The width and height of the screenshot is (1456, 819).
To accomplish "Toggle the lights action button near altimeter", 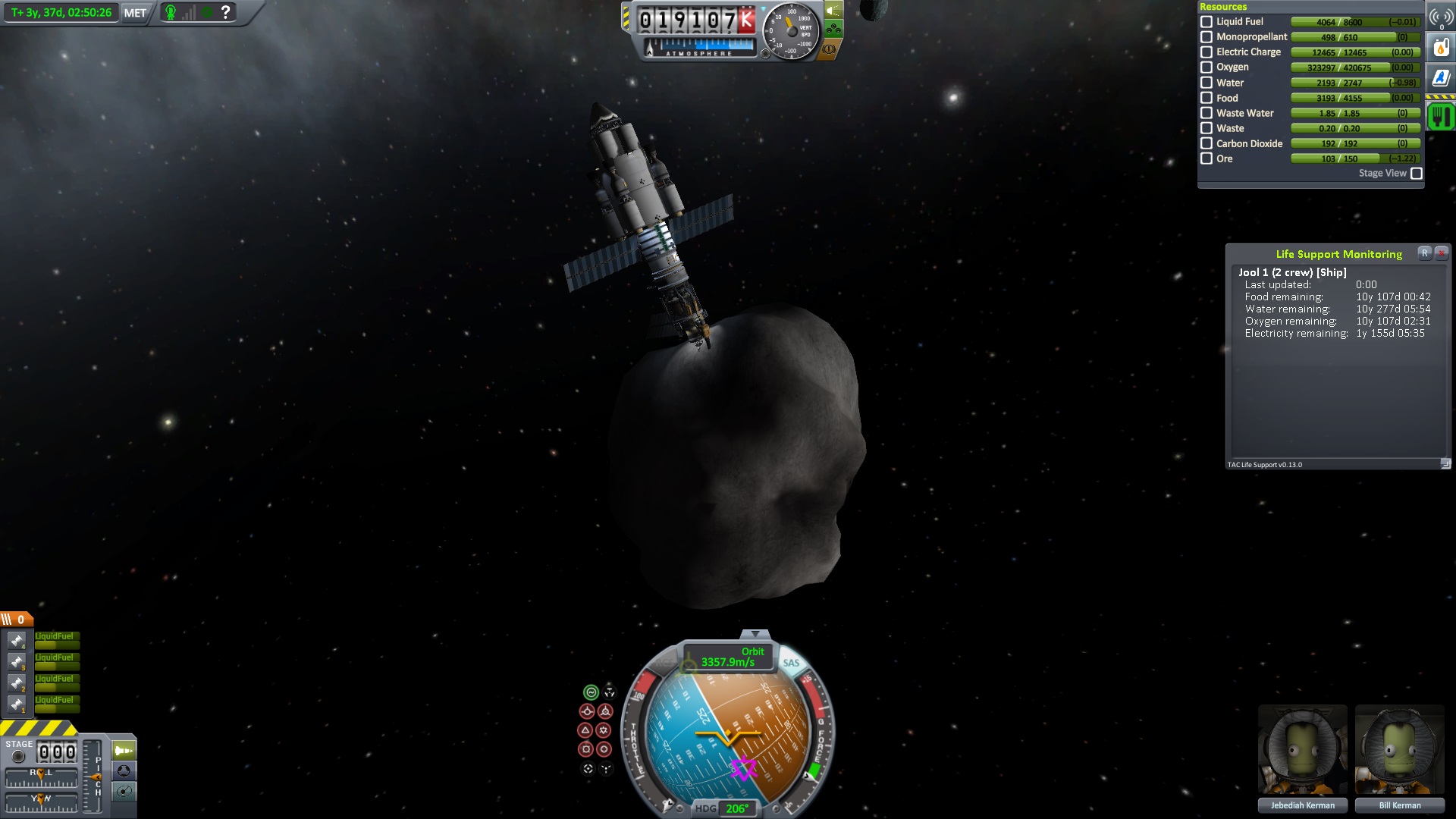I will 833,11.
